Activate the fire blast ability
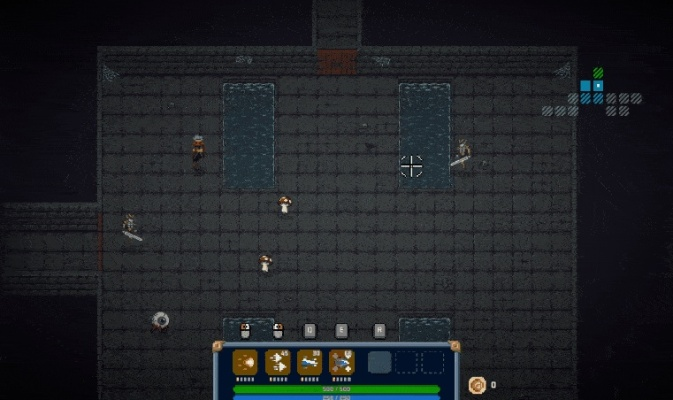The height and width of the screenshot is (400, 673). [245, 362]
